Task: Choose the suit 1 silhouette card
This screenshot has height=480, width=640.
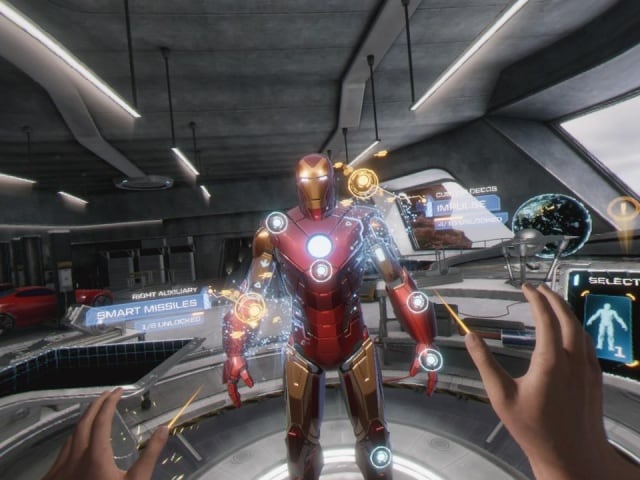Action: [x=608, y=332]
